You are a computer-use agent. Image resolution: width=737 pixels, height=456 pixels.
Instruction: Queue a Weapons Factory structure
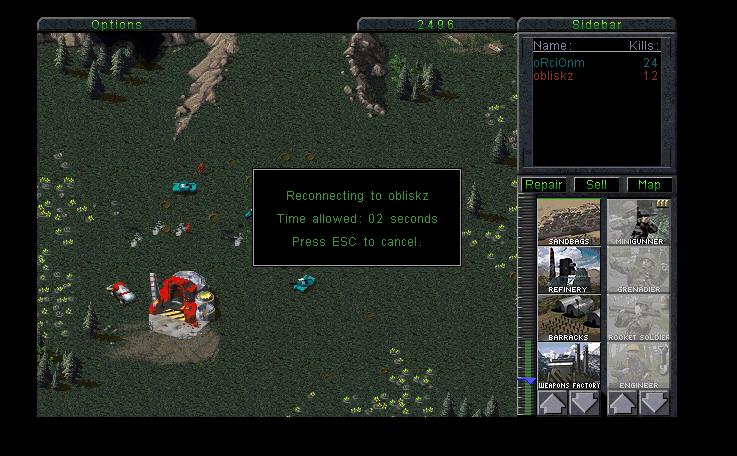(x=569, y=366)
